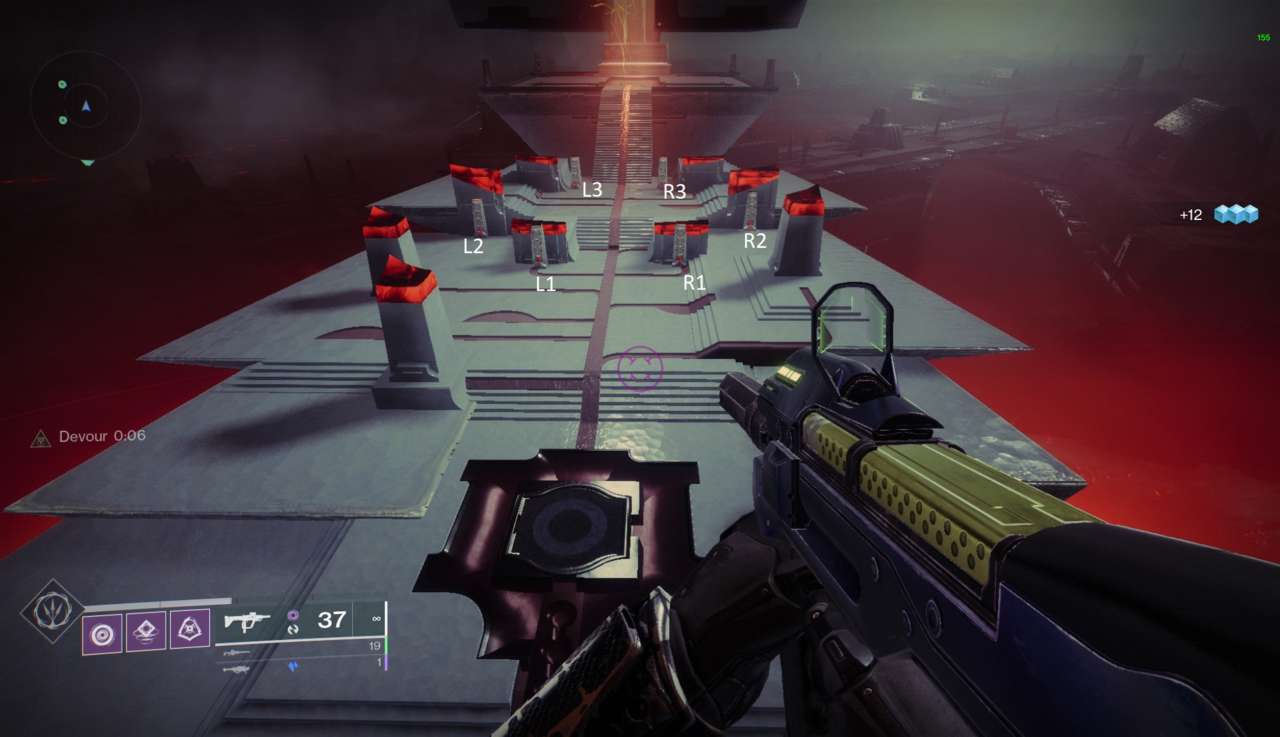Click the Devour buff status icon
Image resolution: width=1280 pixels, height=737 pixels.
pyautogui.click(x=40, y=437)
